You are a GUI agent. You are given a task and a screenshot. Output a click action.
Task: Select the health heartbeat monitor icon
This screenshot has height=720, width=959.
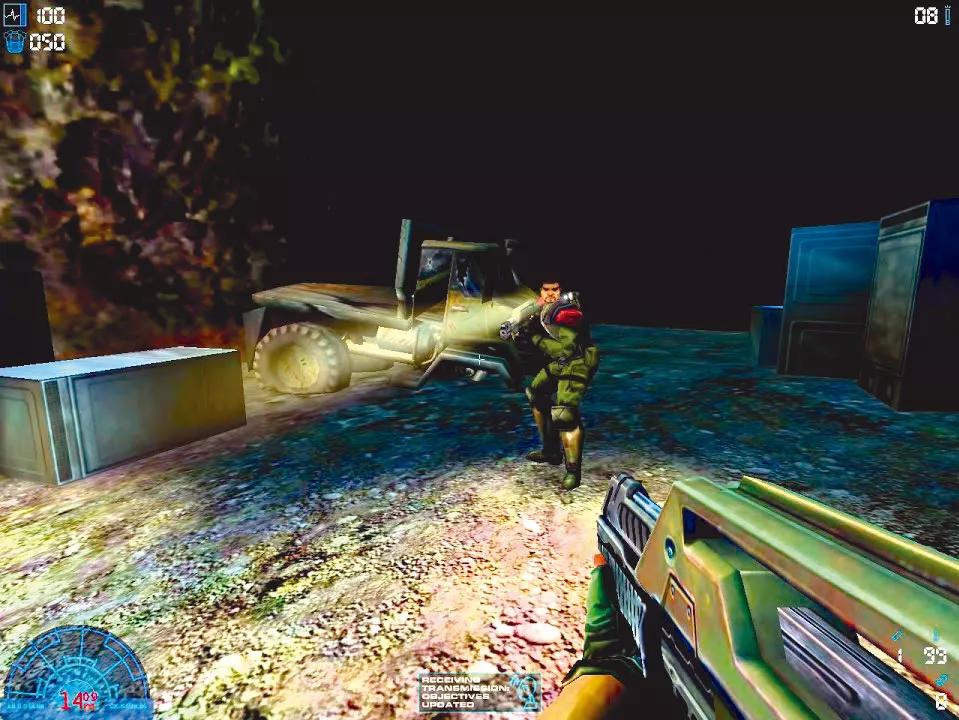click(x=15, y=15)
